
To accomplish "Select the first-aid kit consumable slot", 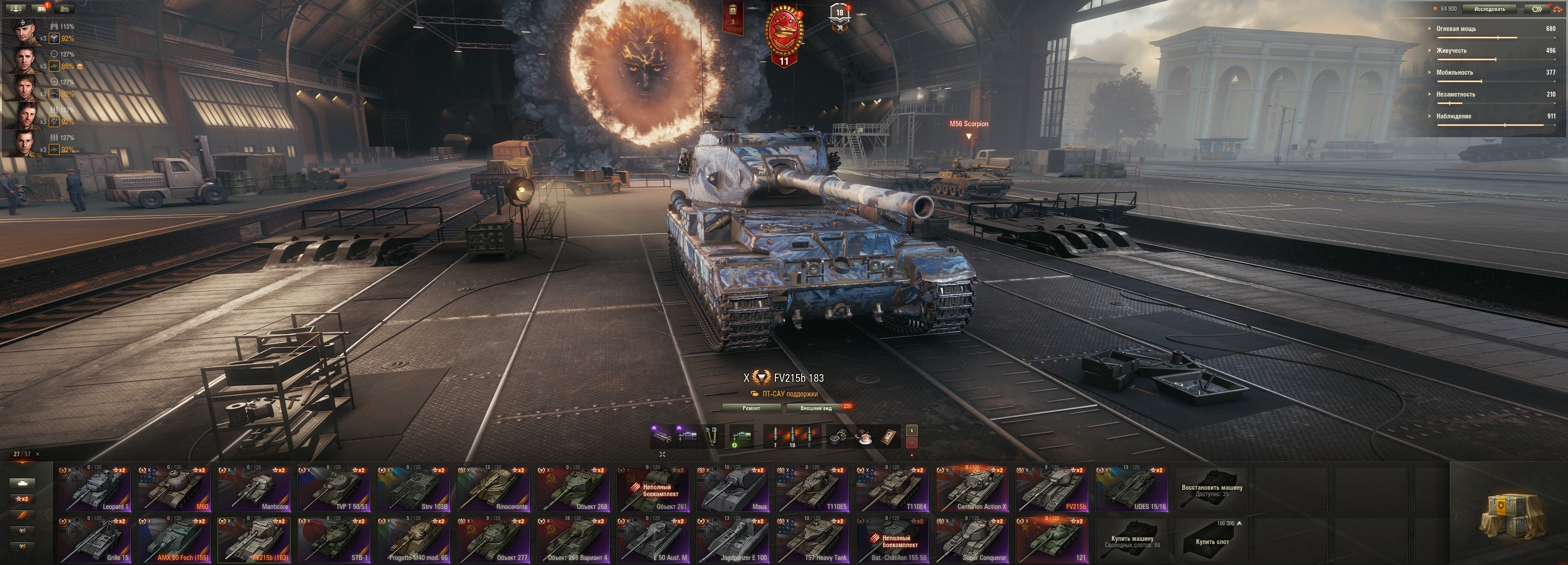I will [888, 437].
